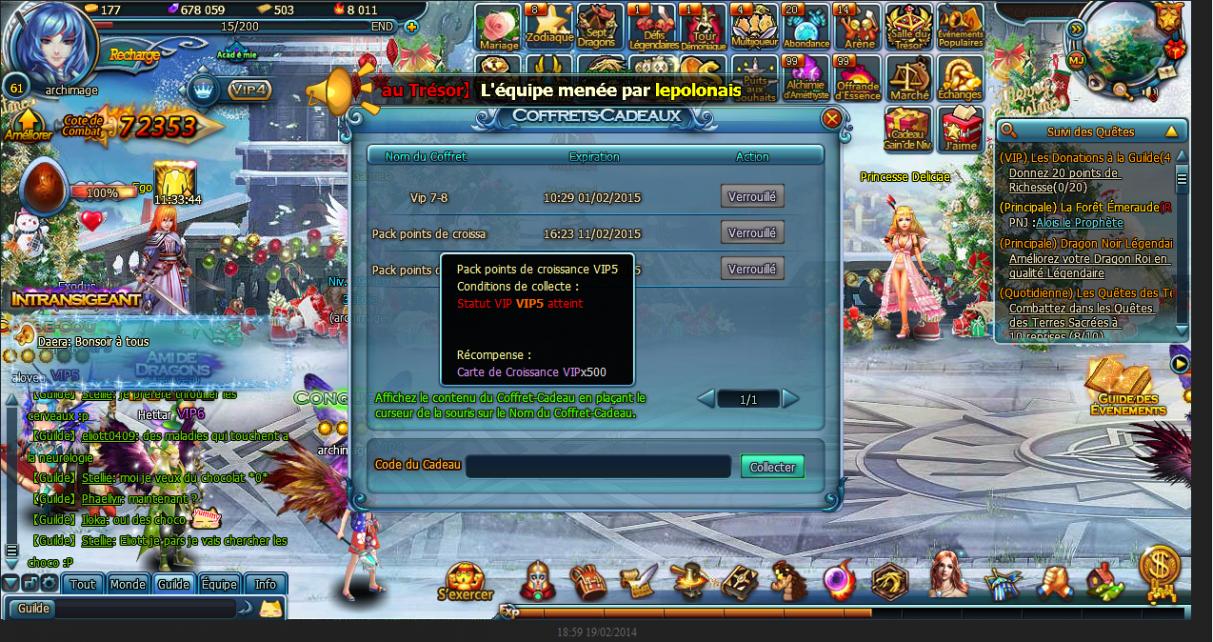Open the Mariage menu icon
Image resolution: width=1213 pixels, height=642 pixels.
pyautogui.click(x=498, y=26)
